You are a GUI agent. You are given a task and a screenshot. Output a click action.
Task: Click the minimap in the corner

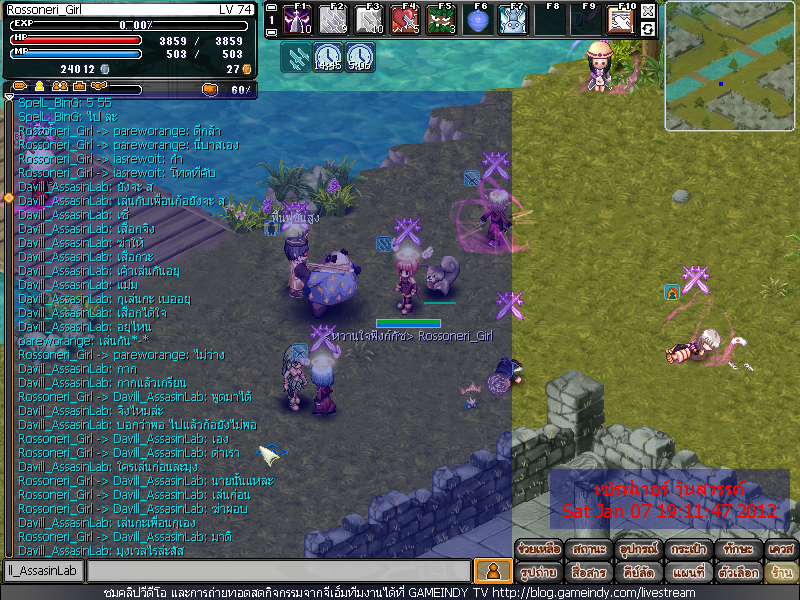tap(730, 67)
